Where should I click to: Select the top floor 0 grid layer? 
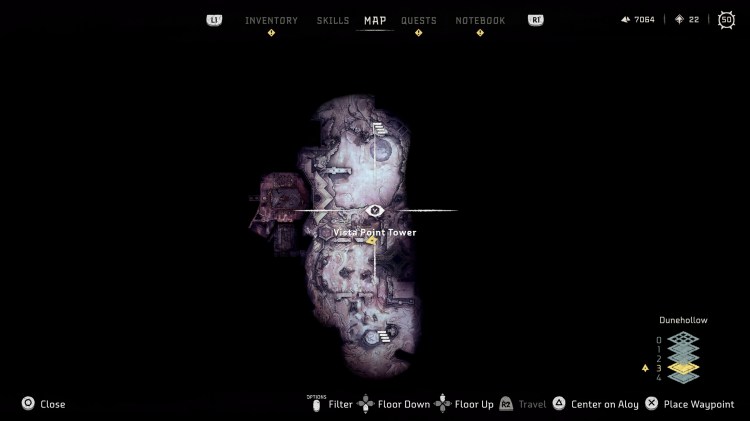[683, 339]
